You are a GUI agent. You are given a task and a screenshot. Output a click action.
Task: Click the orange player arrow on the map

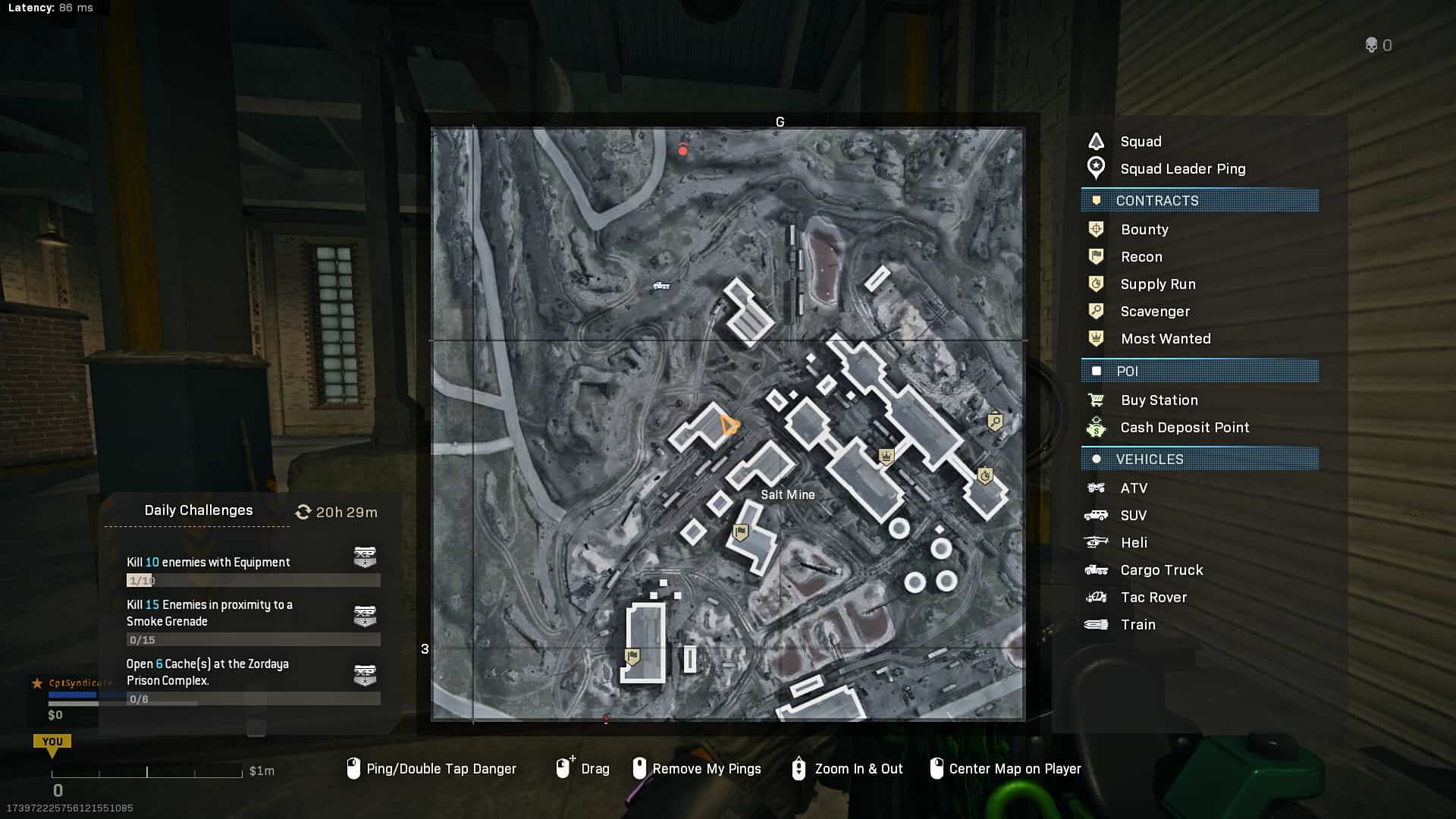click(x=729, y=425)
